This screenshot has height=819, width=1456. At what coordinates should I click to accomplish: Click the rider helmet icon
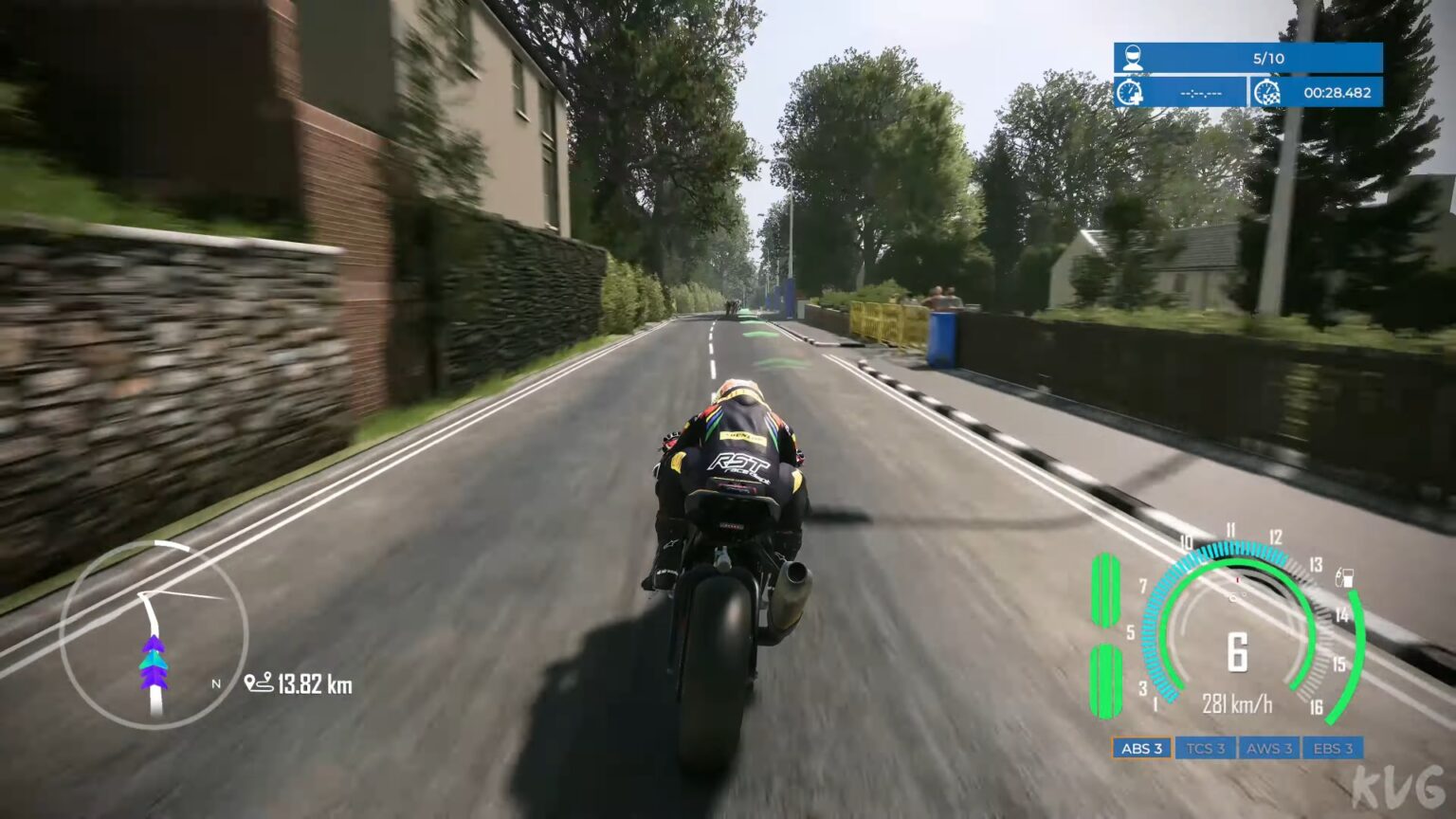point(1132,57)
